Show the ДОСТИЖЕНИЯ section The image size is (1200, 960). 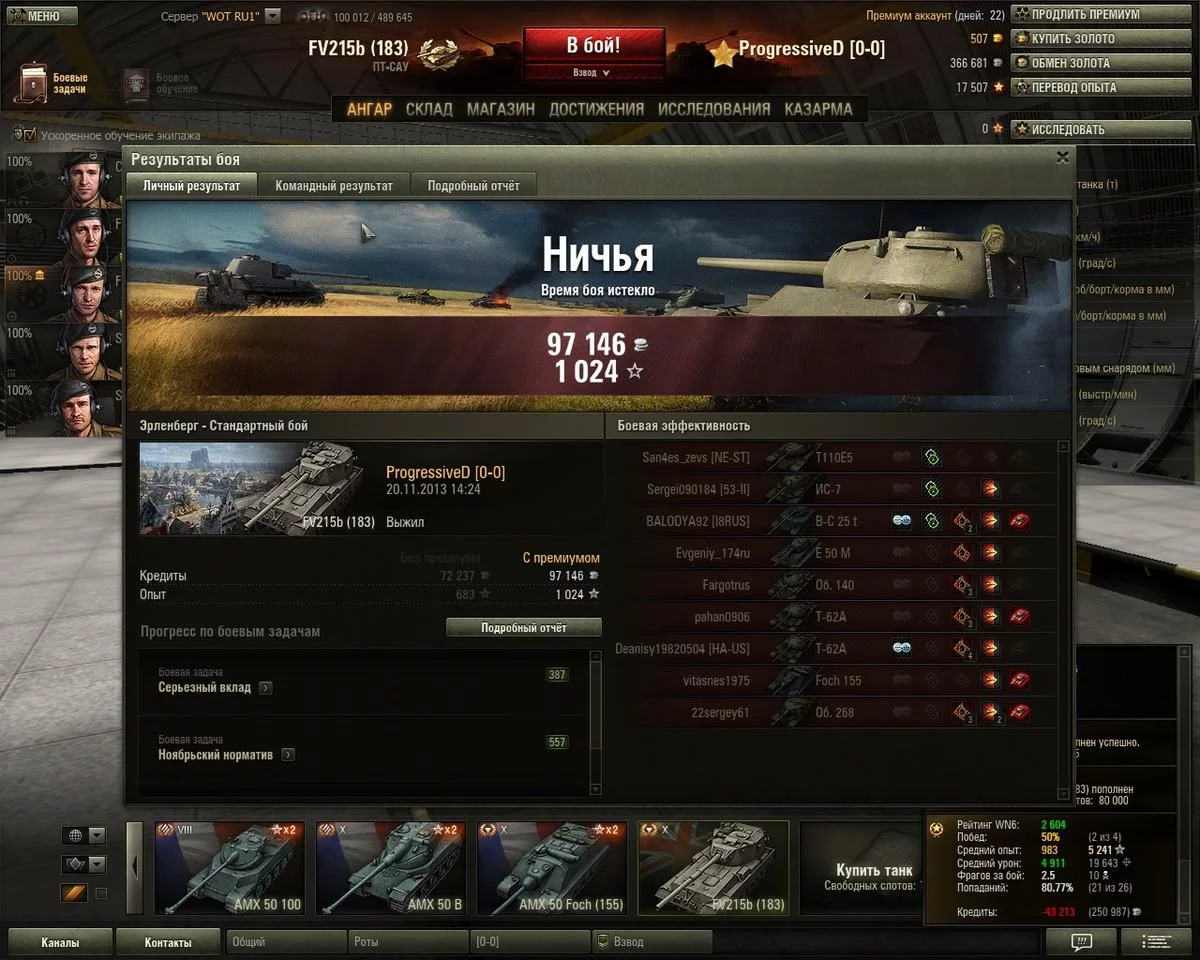pyautogui.click(x=596, y=109)
